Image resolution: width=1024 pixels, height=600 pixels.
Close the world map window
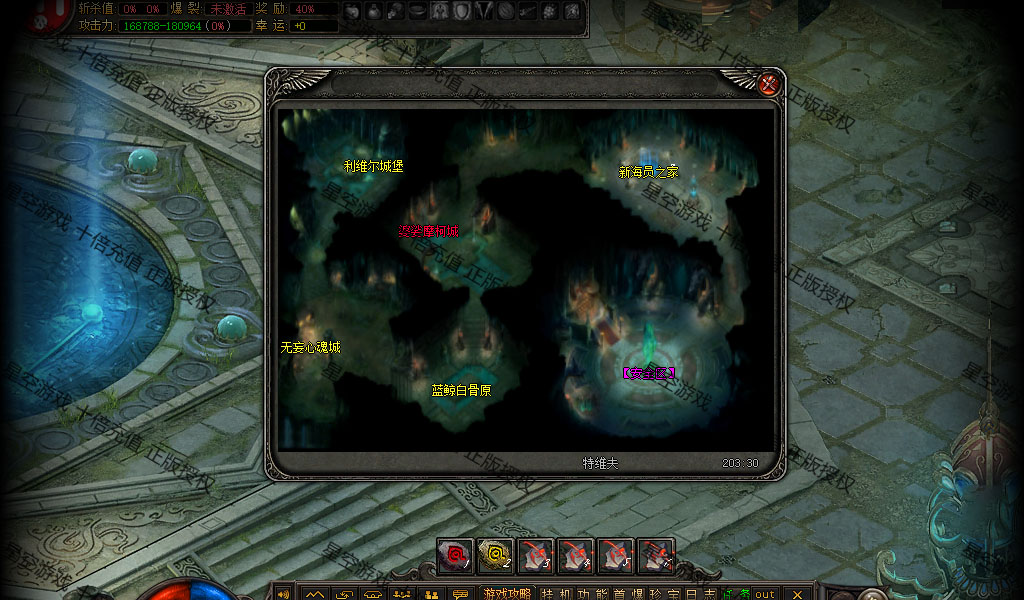click(x=769, y=85)
